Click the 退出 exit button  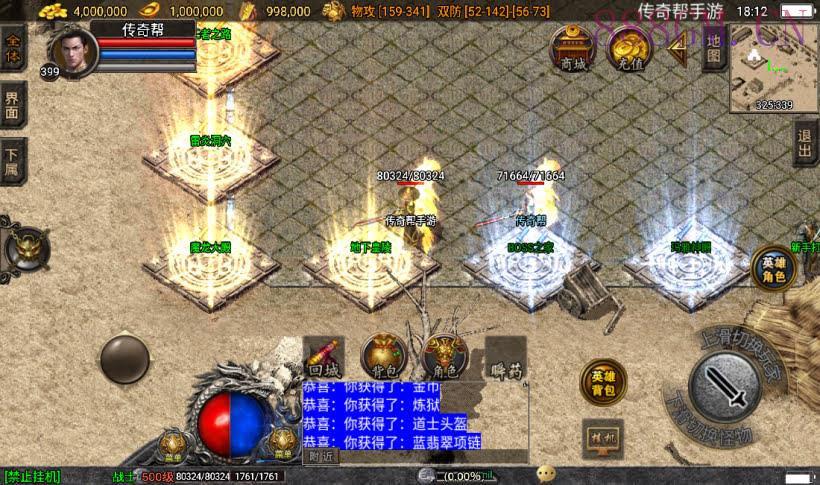point(805,144)
